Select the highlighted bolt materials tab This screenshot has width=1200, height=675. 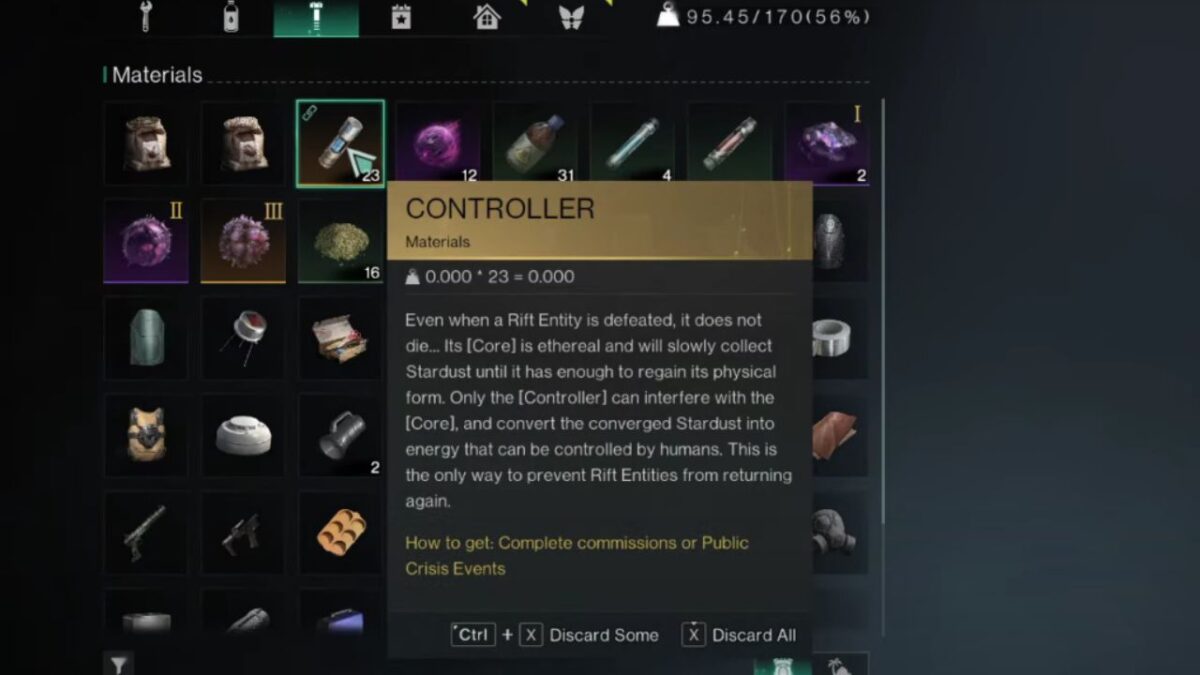tap(316, 17)
